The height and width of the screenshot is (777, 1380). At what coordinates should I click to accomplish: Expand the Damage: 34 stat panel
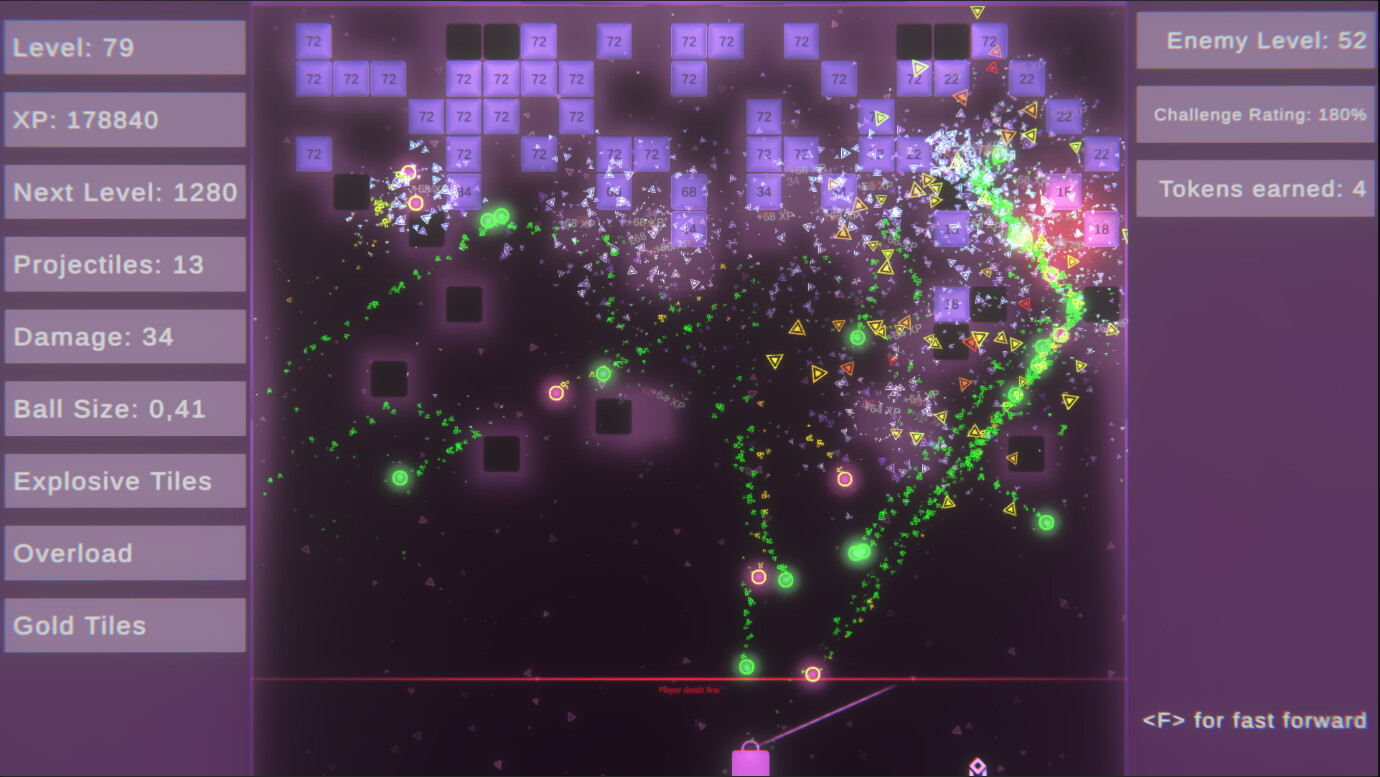(x=124, y=337)
